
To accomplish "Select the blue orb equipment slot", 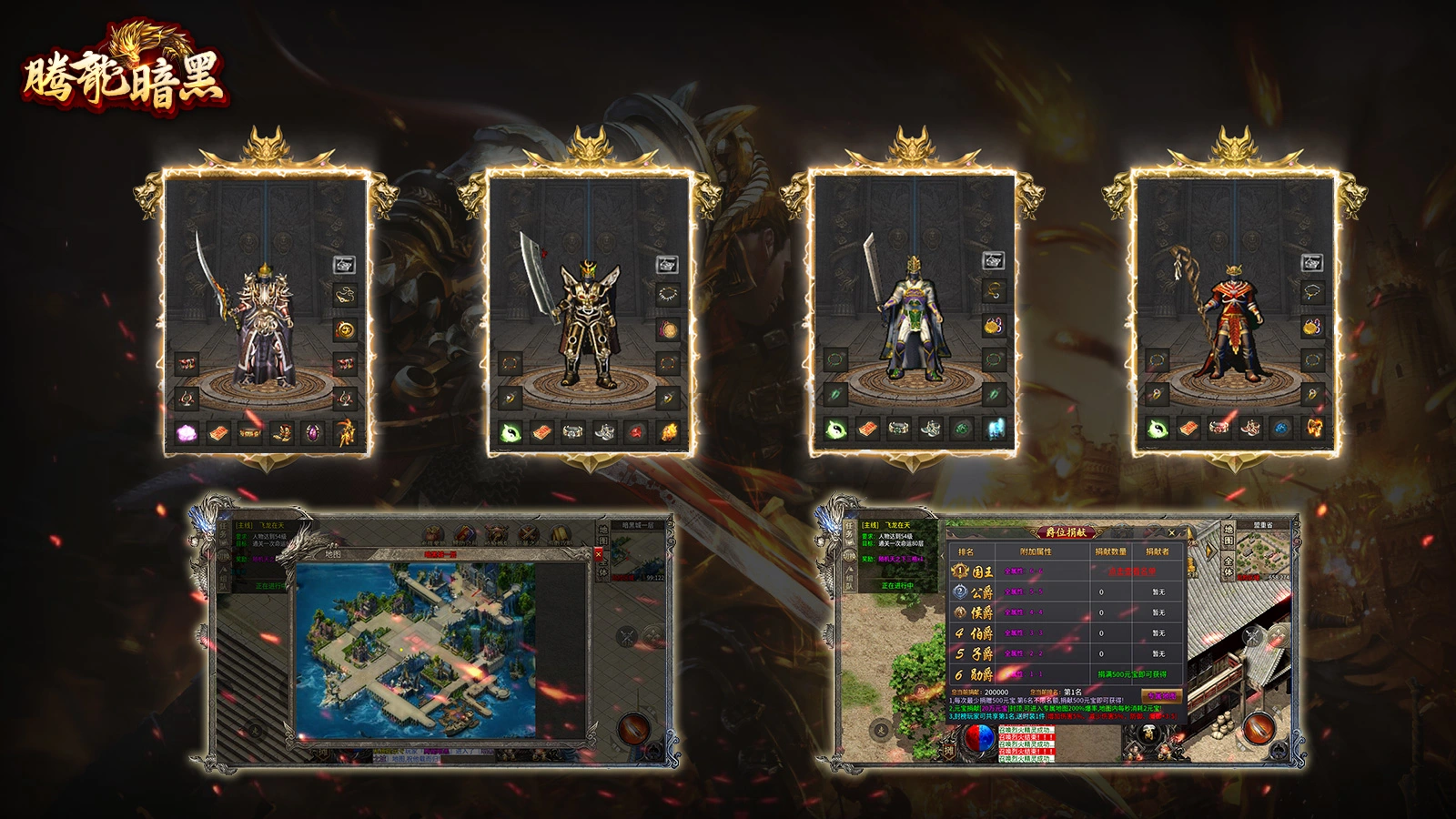I will click(1281, 428).
